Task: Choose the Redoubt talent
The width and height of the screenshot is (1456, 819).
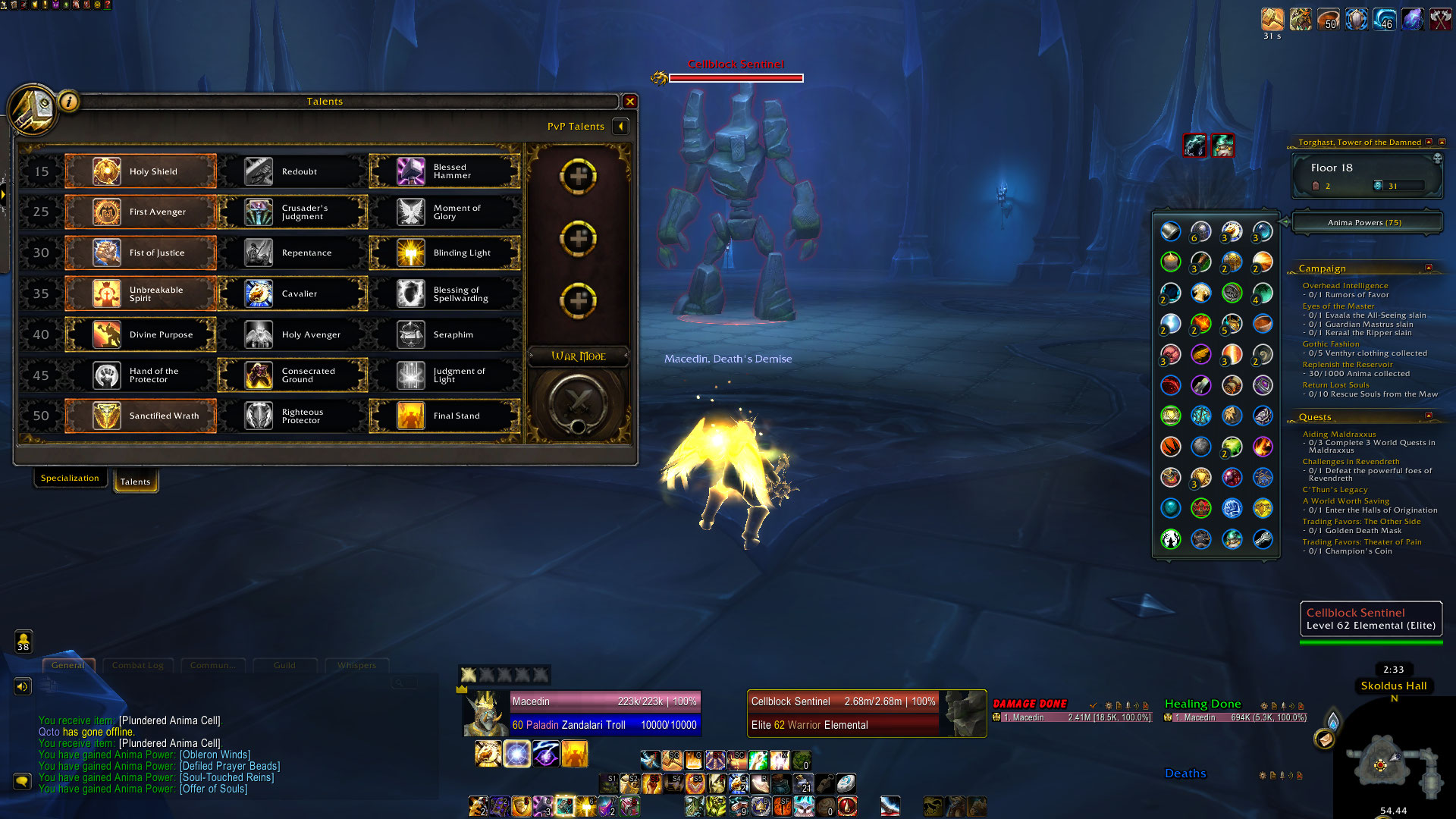Action: (293, 171)
